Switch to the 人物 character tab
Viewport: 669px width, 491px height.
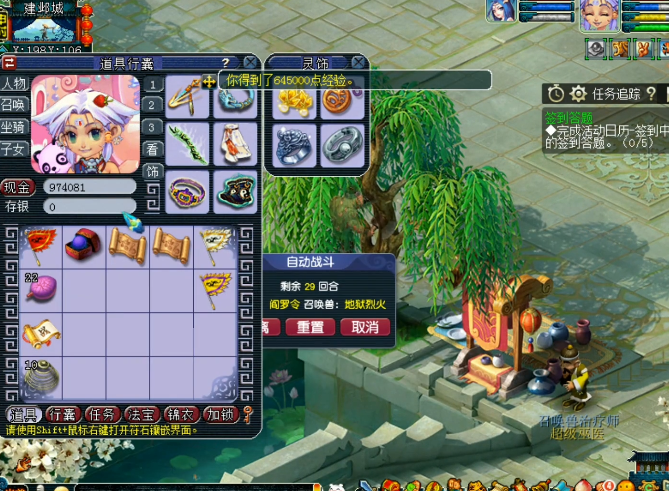(x=14, y=84)
